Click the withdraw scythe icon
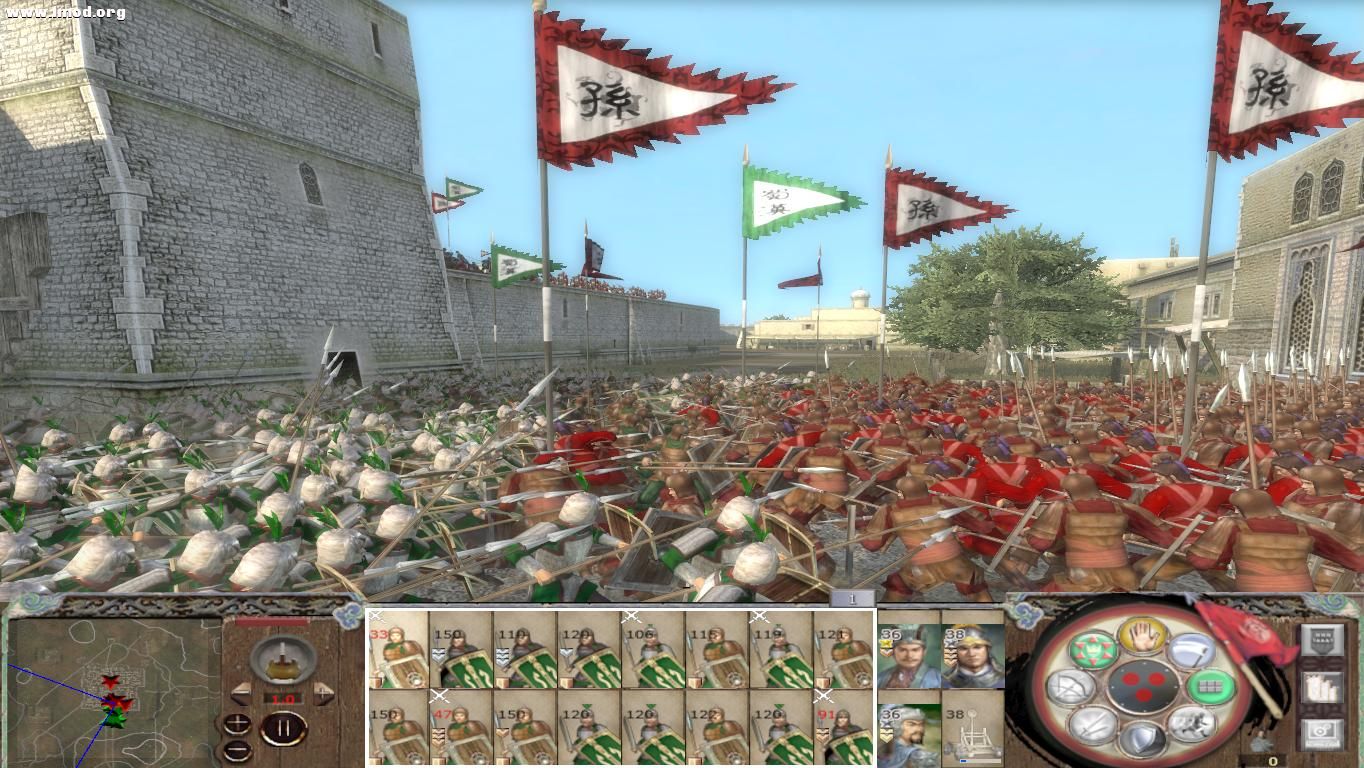Image resolution: width=1364 pixels, height=768 pixels. (1192, 651)
